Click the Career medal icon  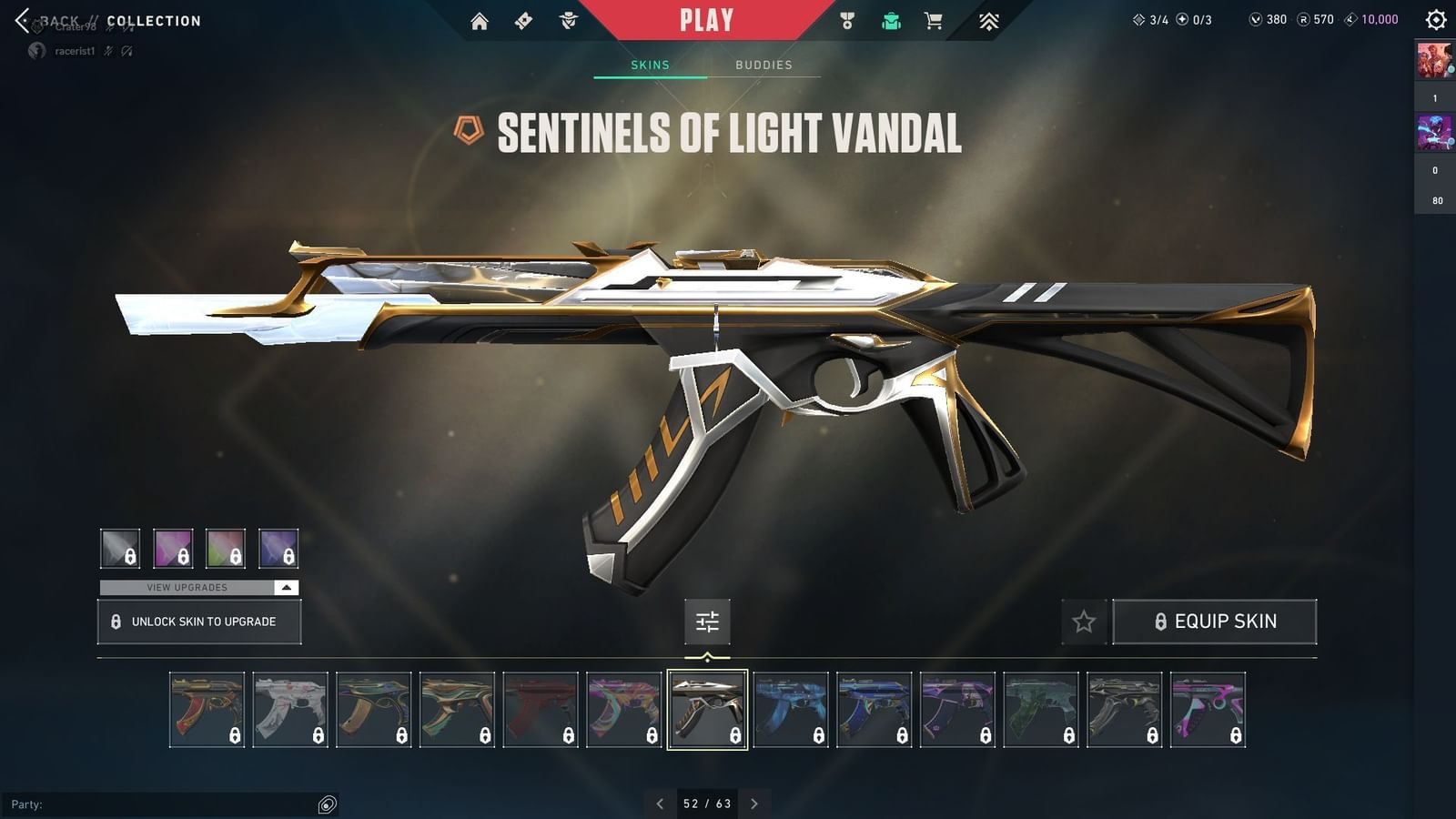pos(844,19)
